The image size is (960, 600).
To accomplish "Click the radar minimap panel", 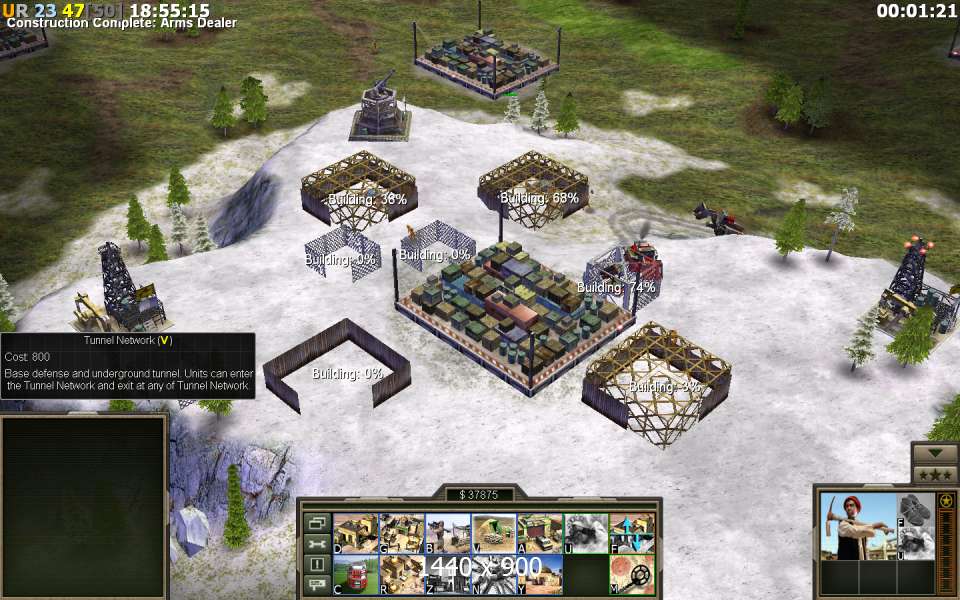I will point(83,506).
